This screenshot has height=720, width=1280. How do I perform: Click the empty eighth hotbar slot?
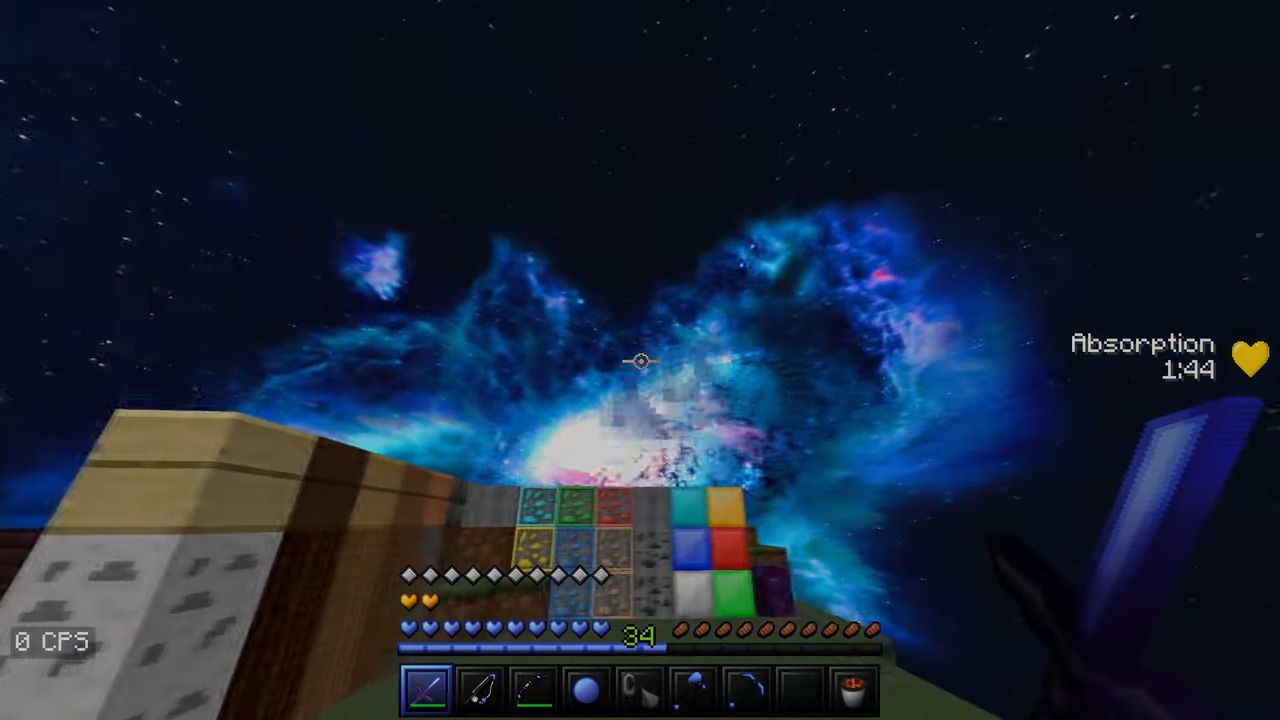(798, 688)
